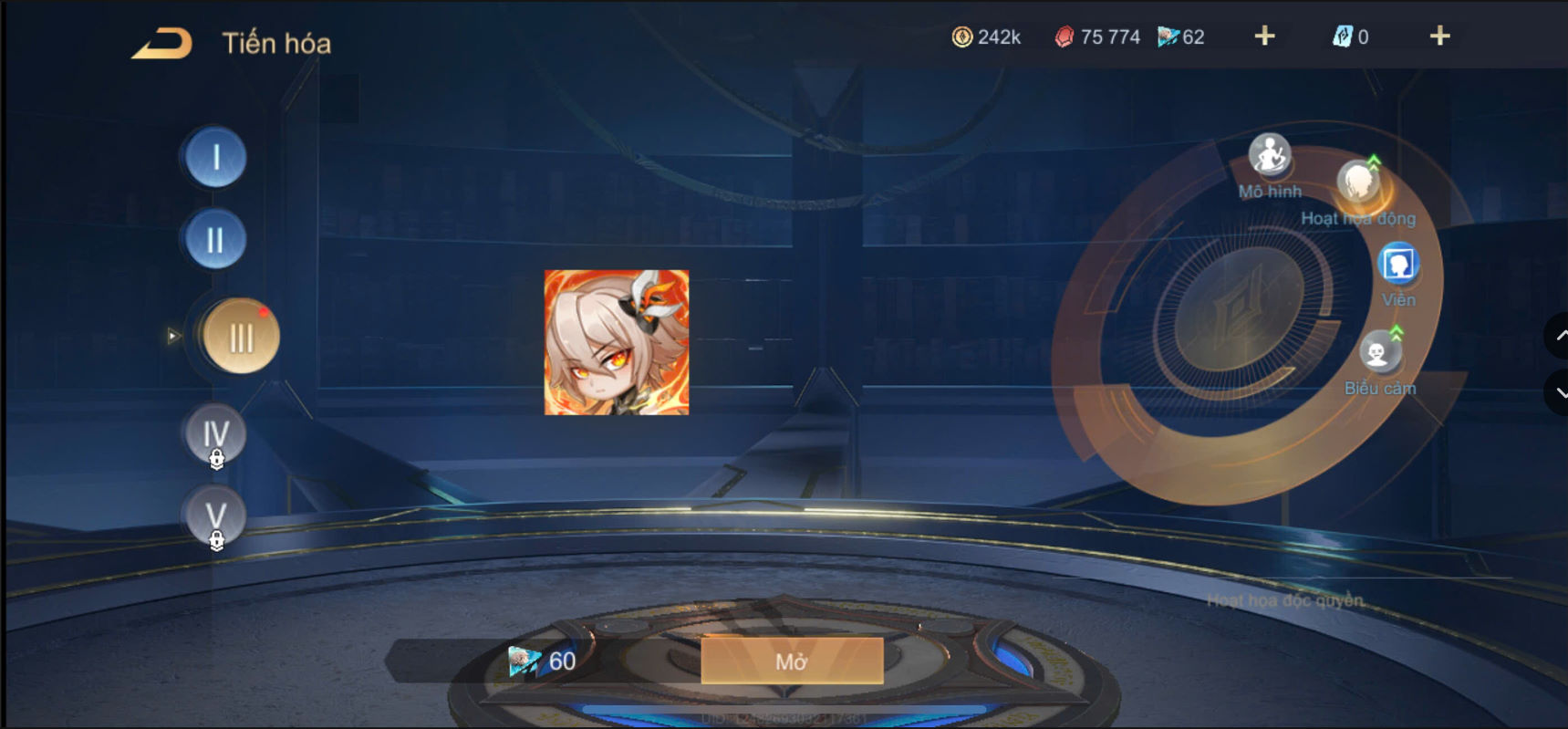Select the Viền border customization icon
1568x729 pixels.
(x=1397, y=265)
